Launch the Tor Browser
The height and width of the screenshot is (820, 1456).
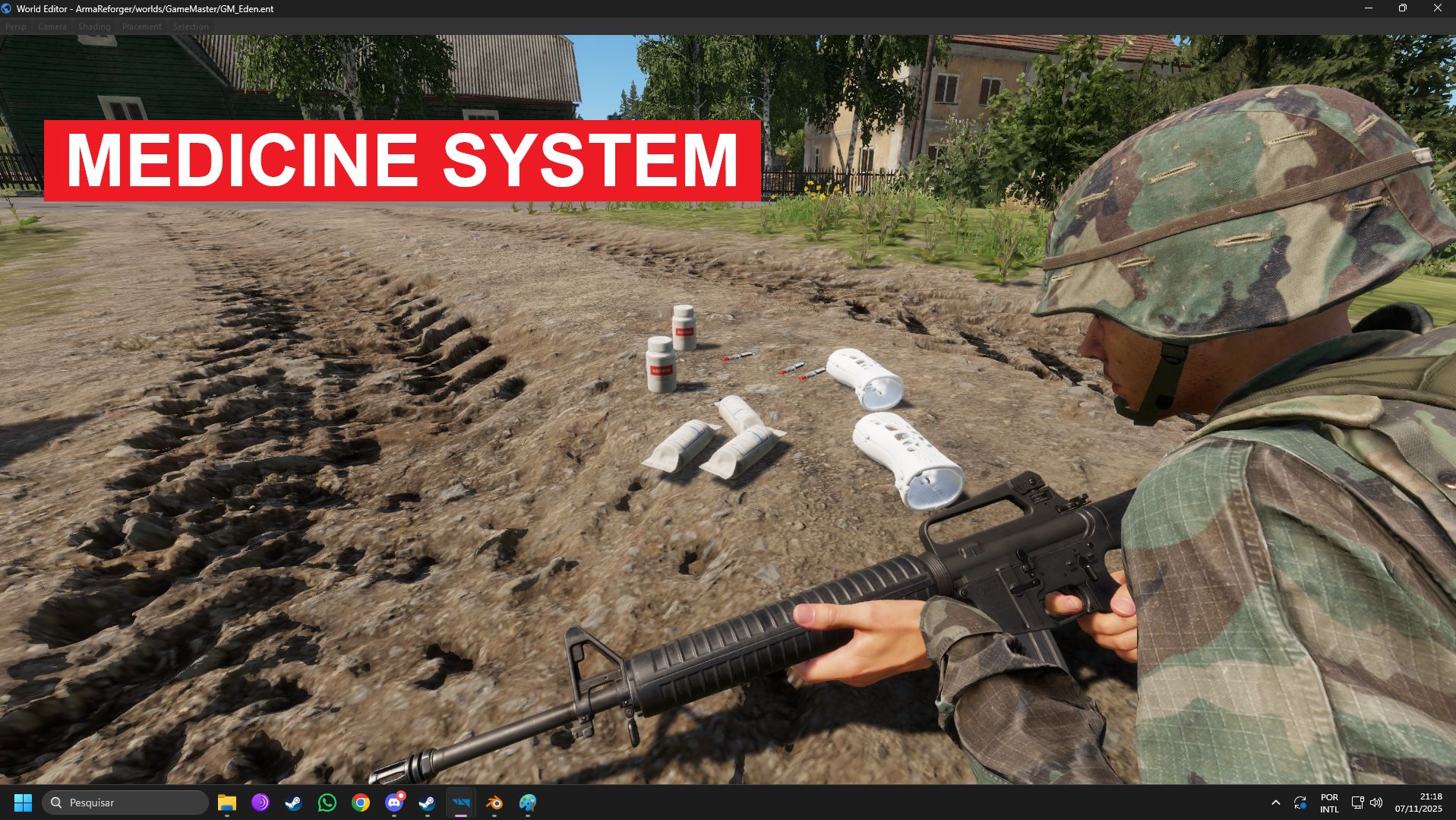click(259, 803)
